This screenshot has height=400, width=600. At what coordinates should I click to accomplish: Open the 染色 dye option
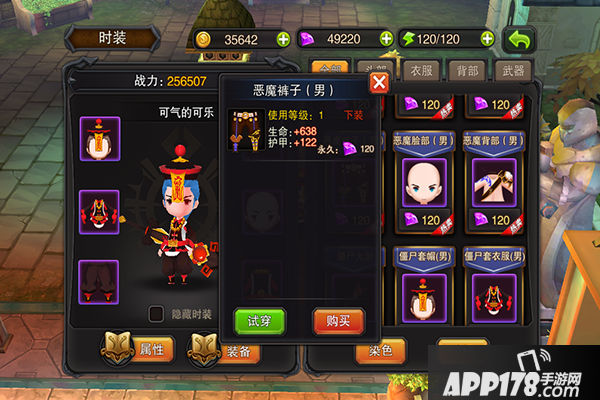tap(381, 351)
